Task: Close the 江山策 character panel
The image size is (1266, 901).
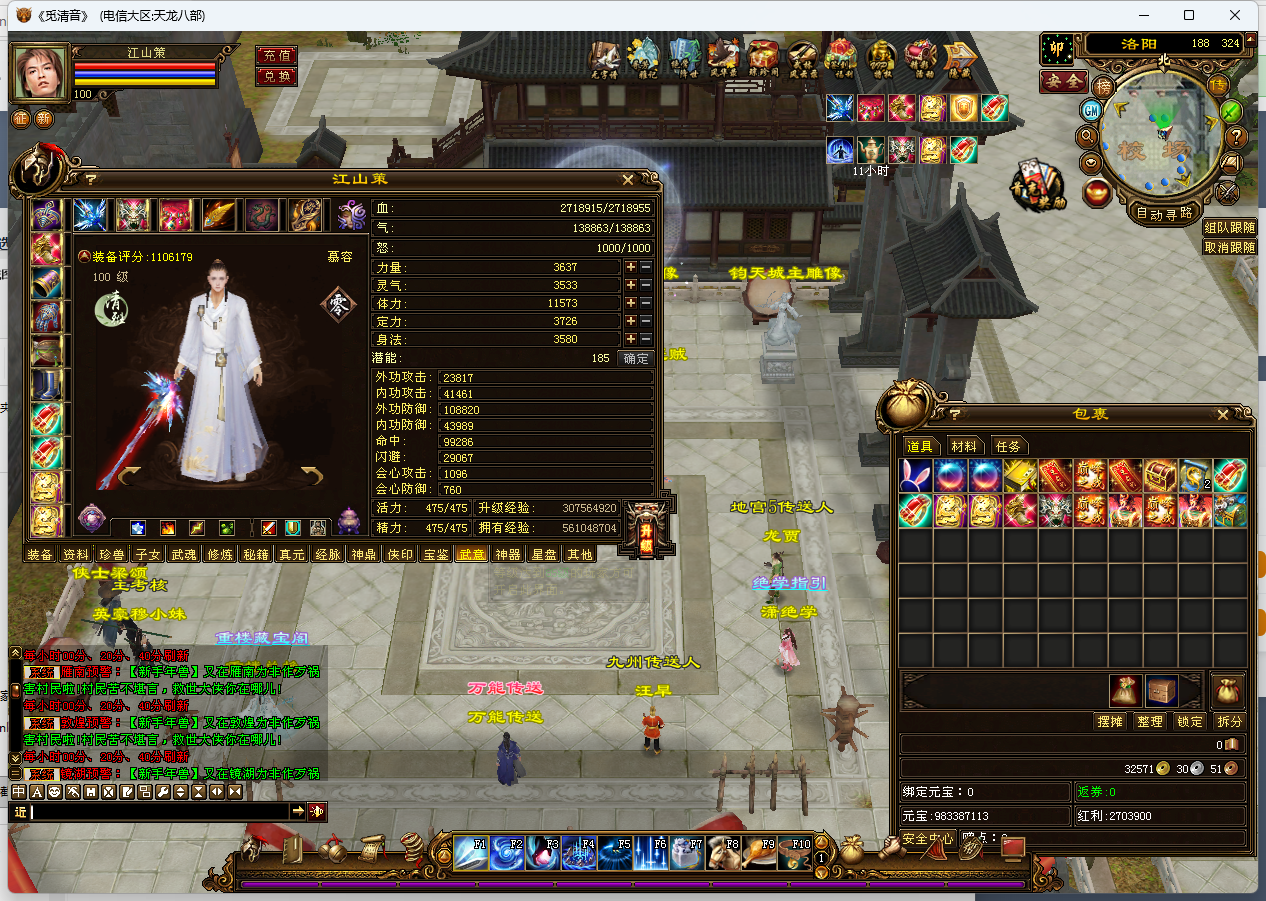Action: (628, 180)
